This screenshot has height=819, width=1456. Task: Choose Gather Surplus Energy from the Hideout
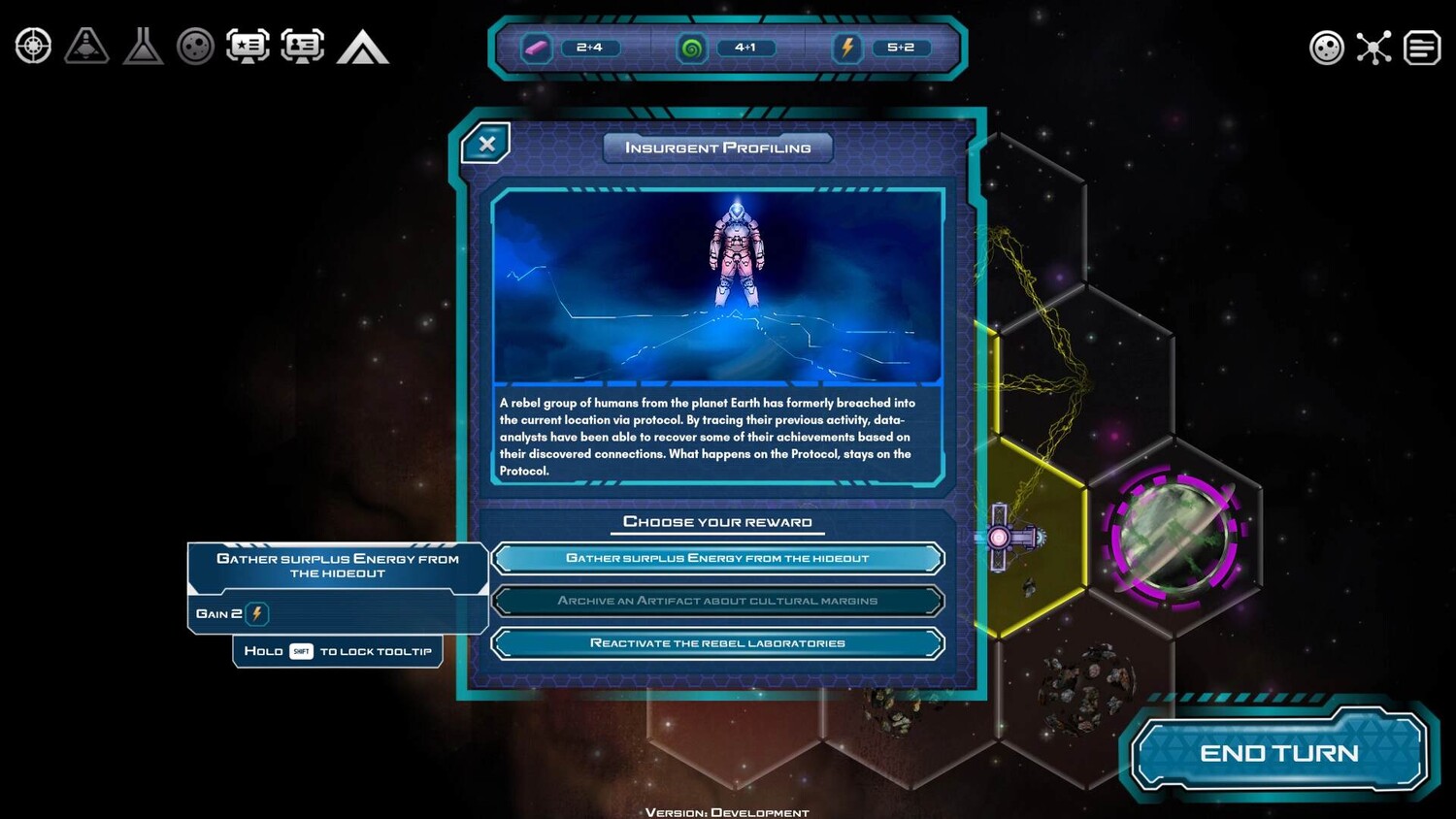coord(717,558)
